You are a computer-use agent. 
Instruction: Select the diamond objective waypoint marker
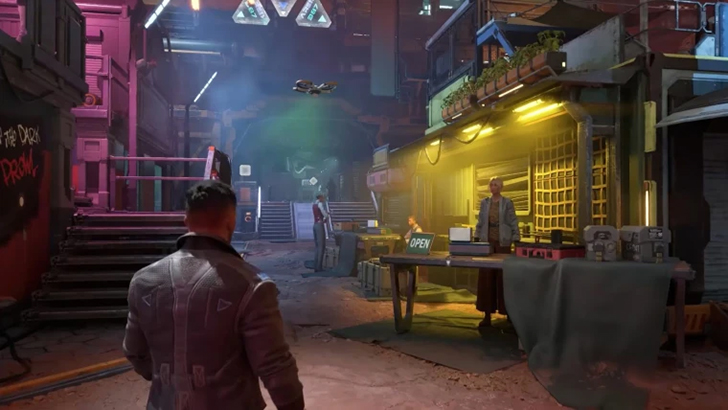(313, 181)
